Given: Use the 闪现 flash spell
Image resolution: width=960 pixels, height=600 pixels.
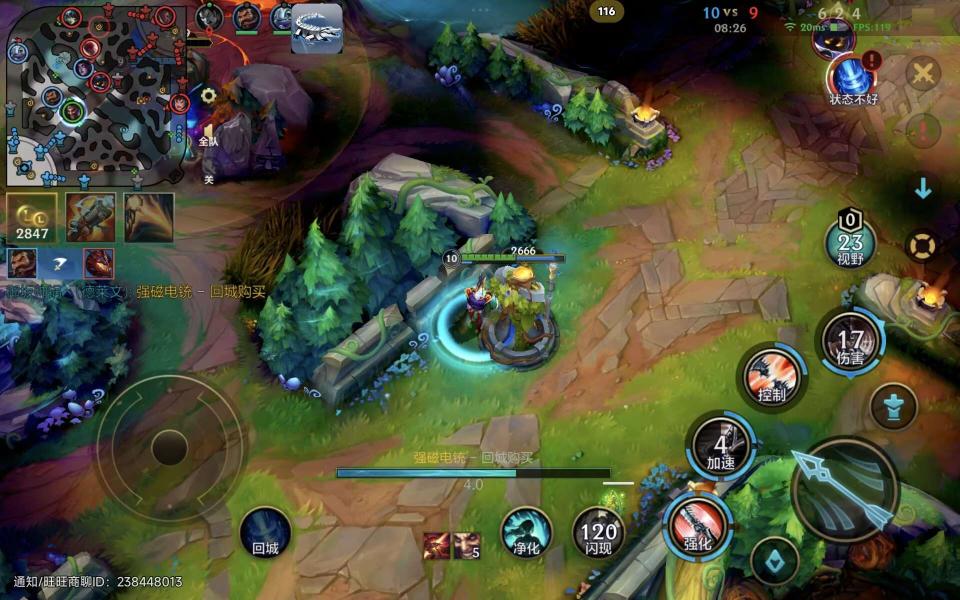Looking at the screenshot, I should [x=598, y=531].
